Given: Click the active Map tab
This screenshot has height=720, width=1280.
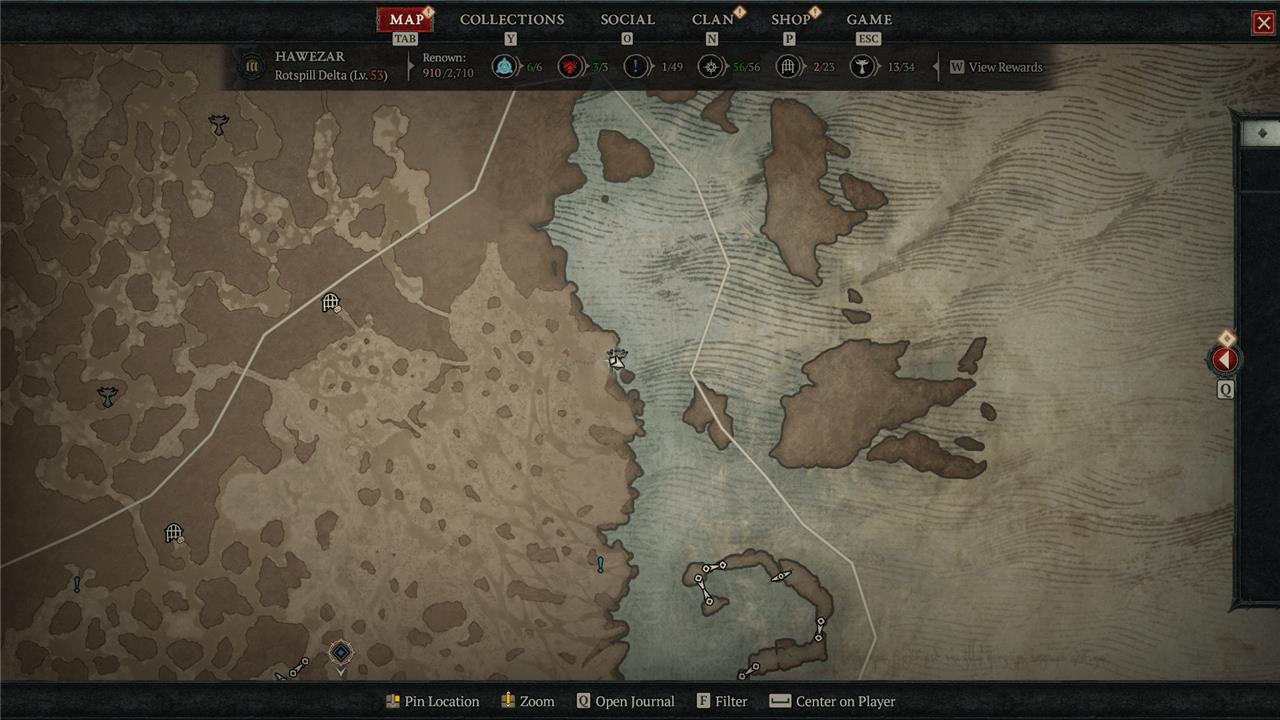Looking at the screenshot, I should [x=406, y=20].
